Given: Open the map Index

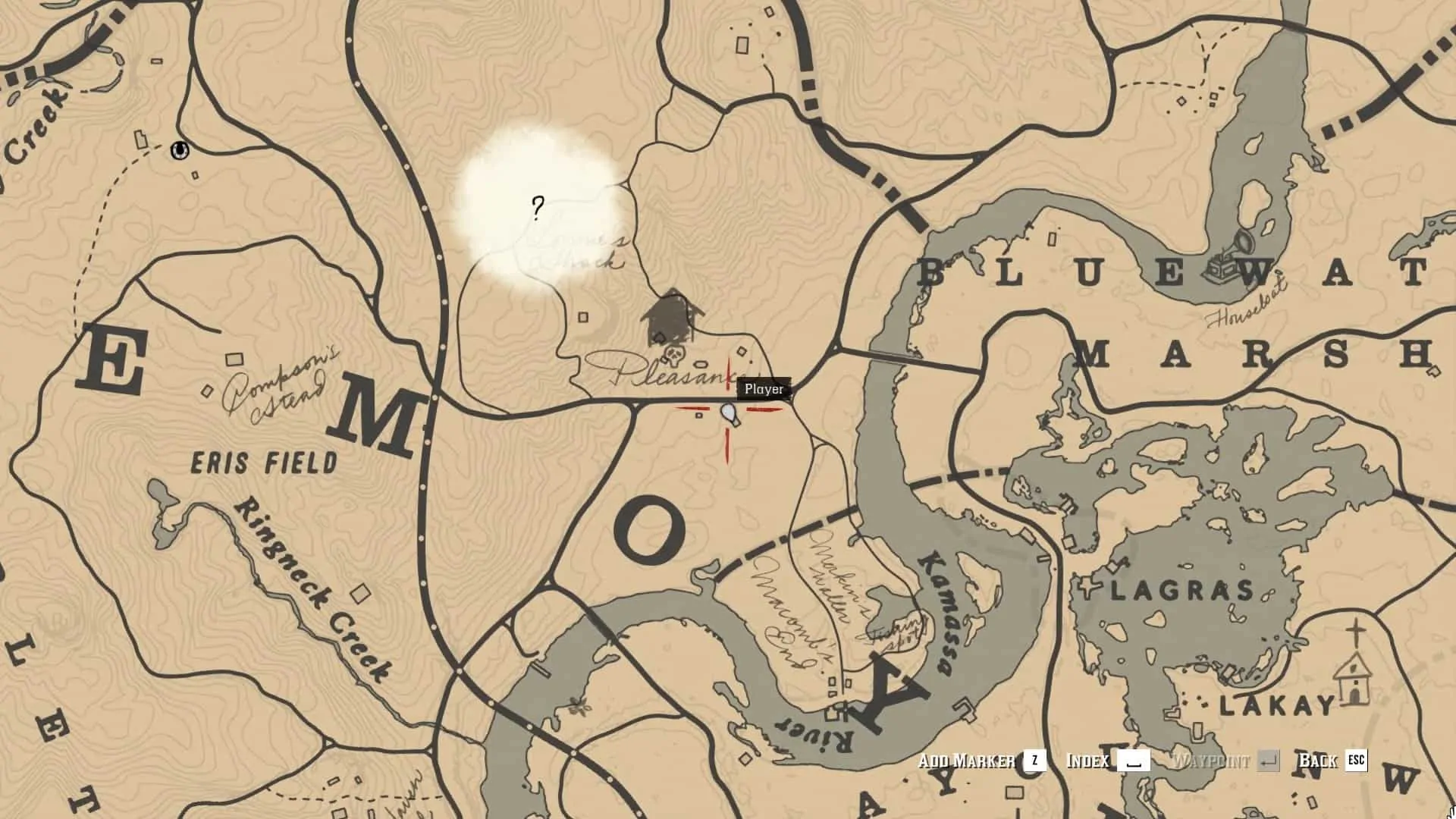Looking at the screenshot, I should [1107, 761].
